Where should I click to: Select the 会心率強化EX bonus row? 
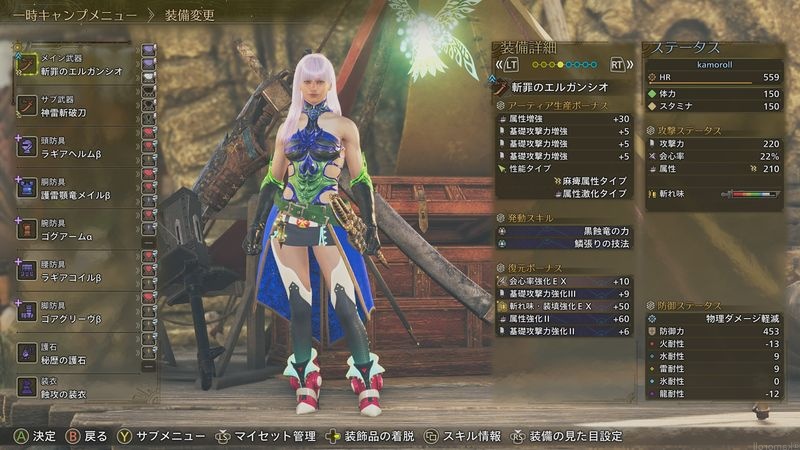coord(565,282)
